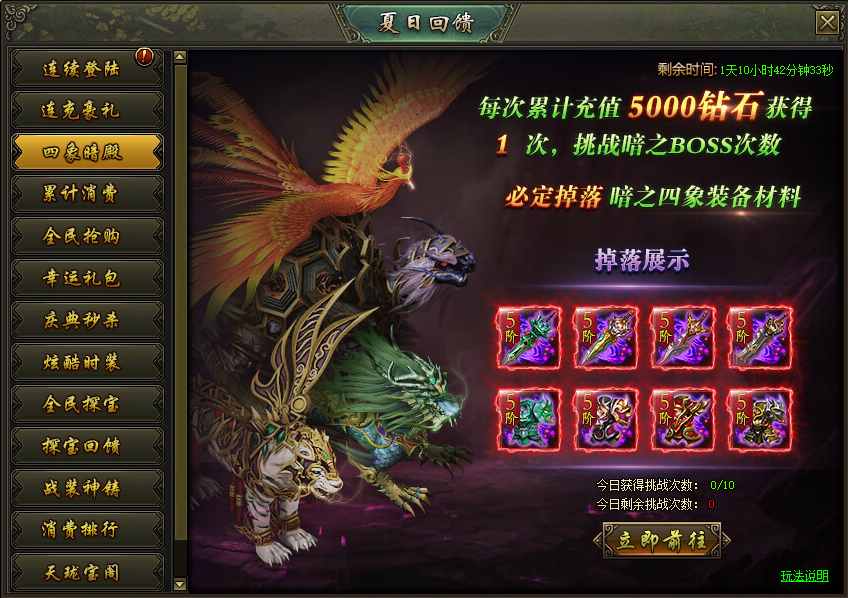
Task: Show the 消费排行 tab
Action: (x=86, y=530)
